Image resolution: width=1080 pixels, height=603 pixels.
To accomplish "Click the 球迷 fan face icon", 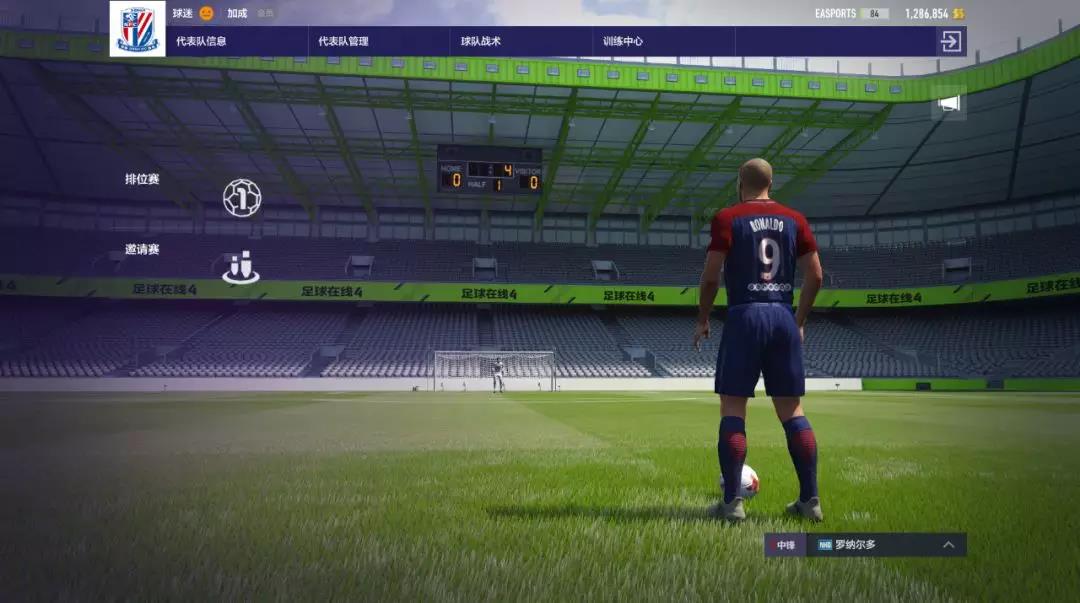I will (x=207, y=13).
